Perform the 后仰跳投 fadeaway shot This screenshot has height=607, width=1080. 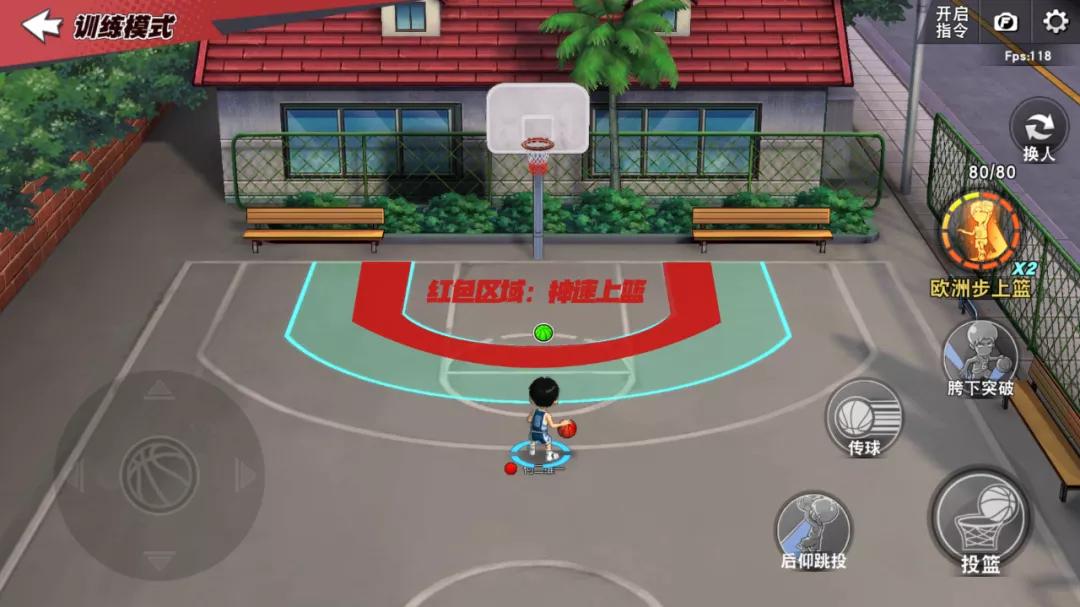pyautogui.click(x=813, y=529)
